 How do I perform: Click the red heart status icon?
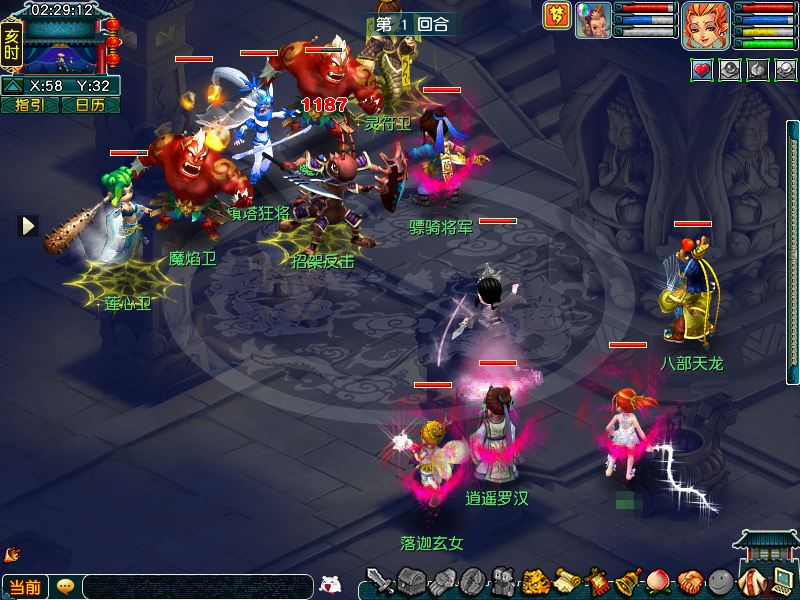[x=702, y=70]
